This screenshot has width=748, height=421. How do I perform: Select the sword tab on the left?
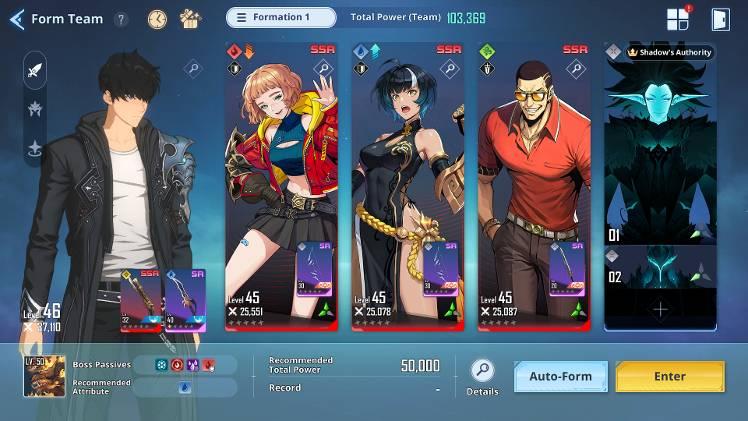[35, 70]
